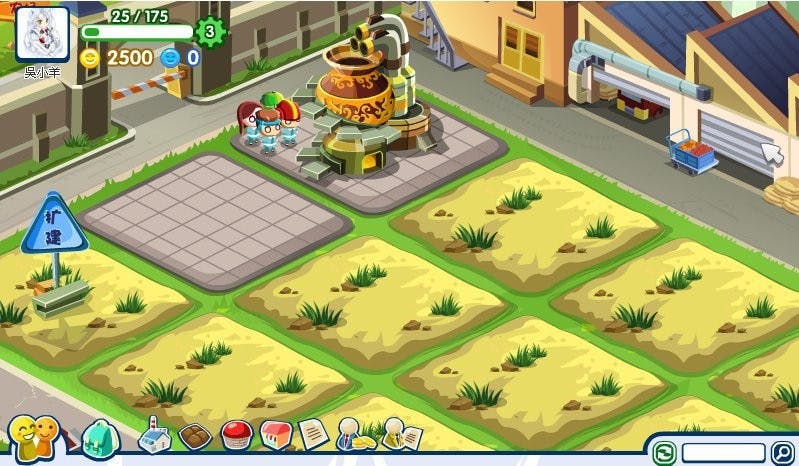Click the businessman with gold coins icon
Viewport: 799px width, 466px height.
click(x=356, y=435)
